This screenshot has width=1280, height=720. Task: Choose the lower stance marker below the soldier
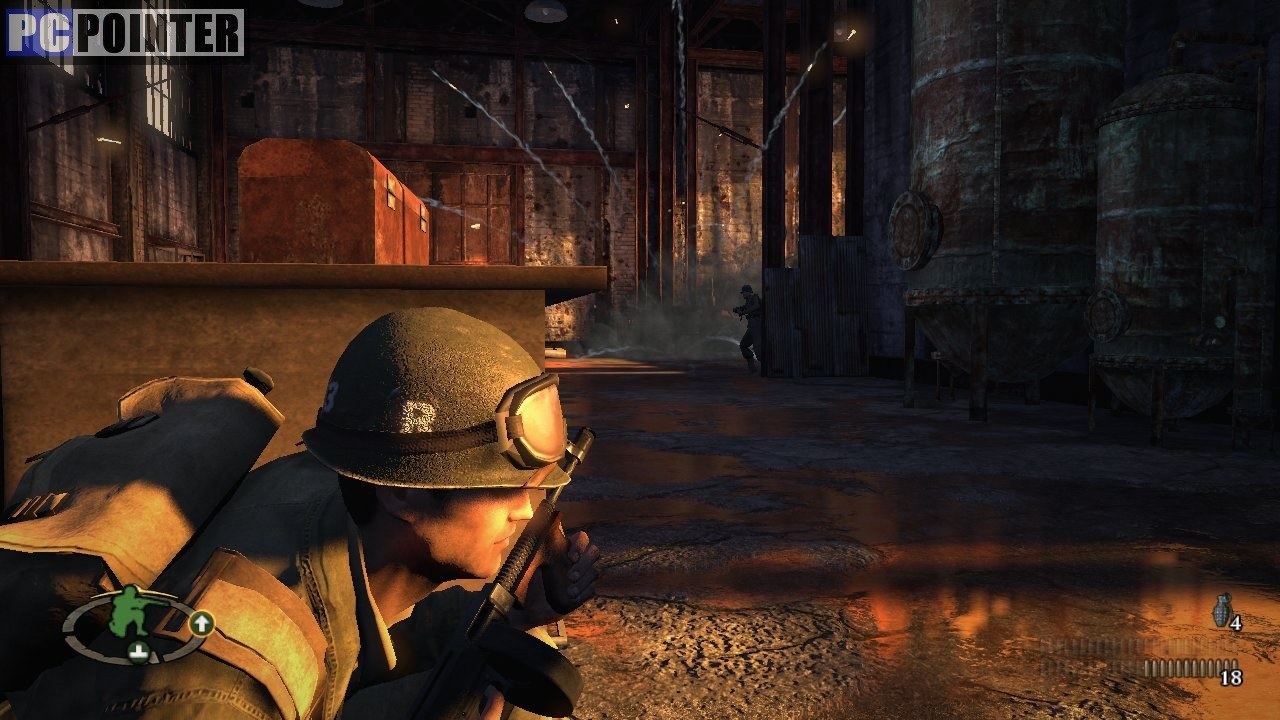pyautogui.click(x=139, y=653)
